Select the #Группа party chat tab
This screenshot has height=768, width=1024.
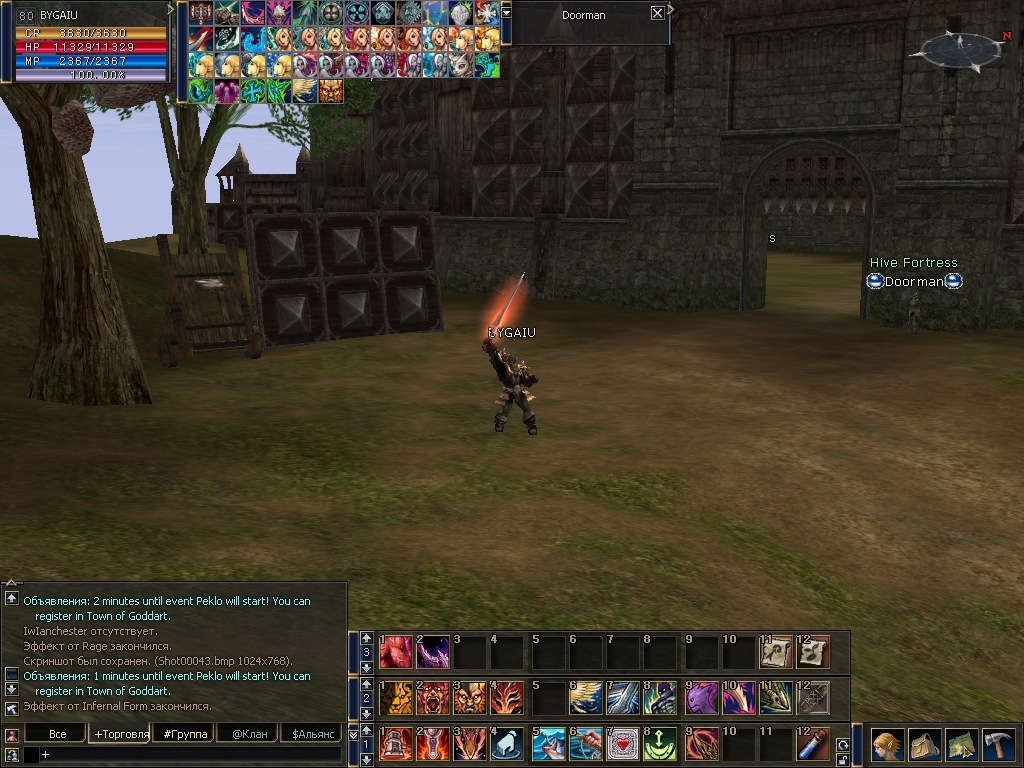pos(185,734)
